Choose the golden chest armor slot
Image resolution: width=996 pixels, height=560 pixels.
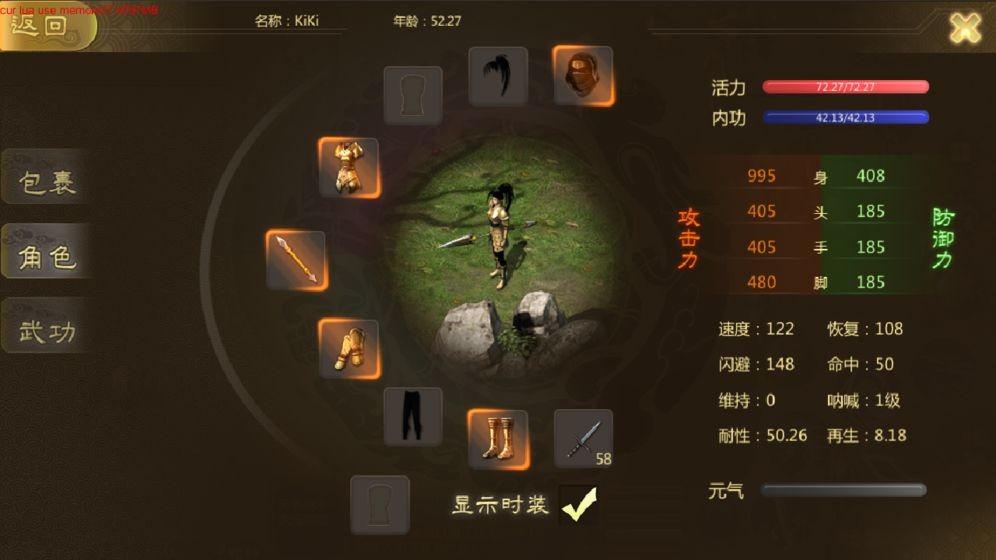click(x=348, y=167)
